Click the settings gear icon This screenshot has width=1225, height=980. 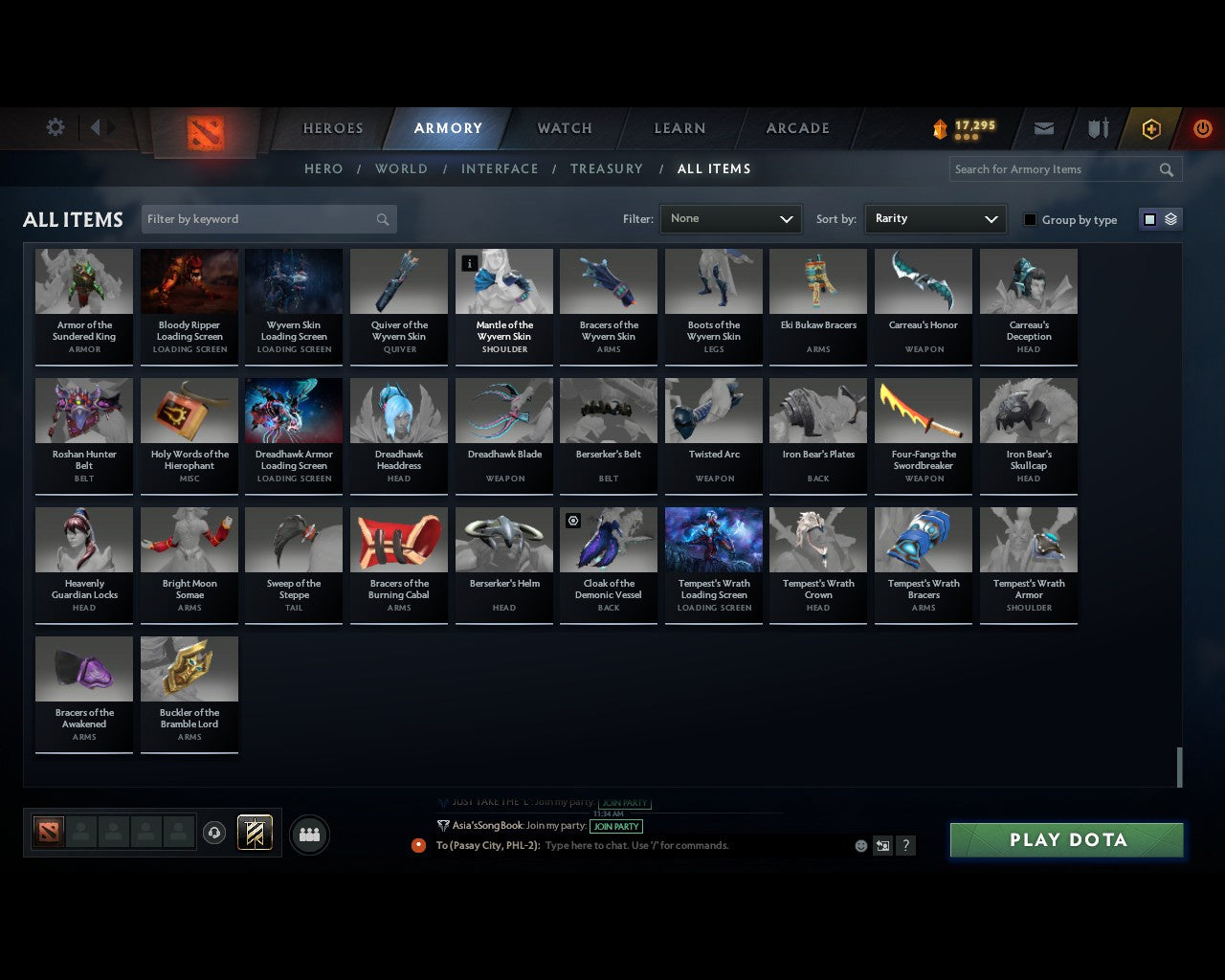(x=55, y=126)
